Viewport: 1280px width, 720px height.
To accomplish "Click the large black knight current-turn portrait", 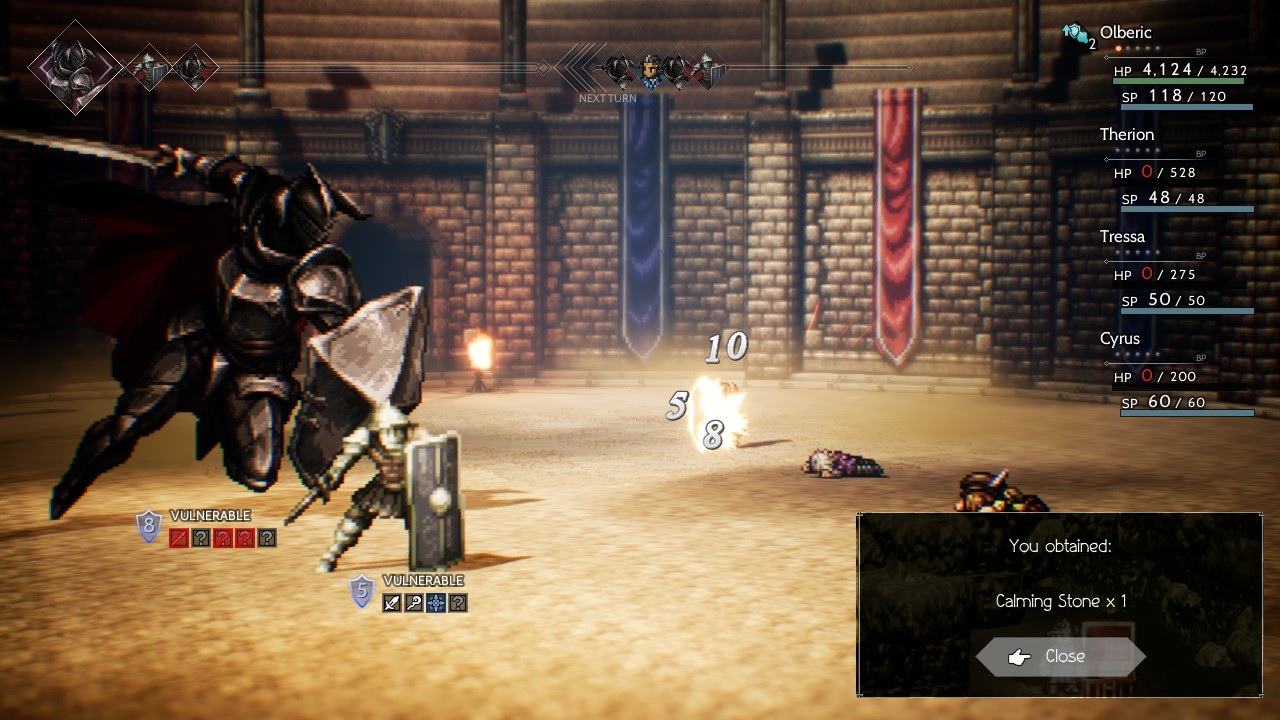I will click(x=75, y=68).
